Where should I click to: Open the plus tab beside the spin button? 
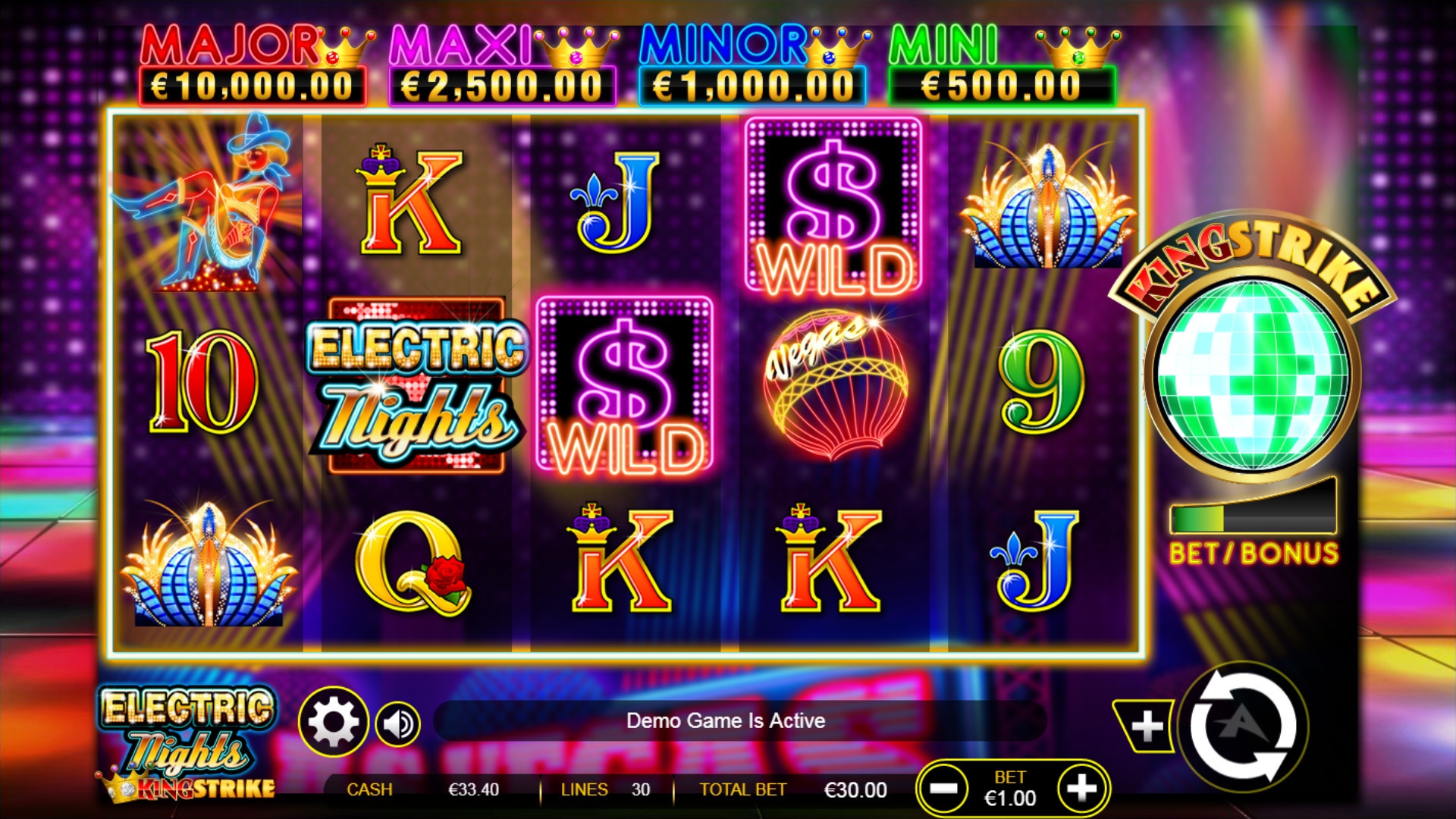click(1146, 726)
